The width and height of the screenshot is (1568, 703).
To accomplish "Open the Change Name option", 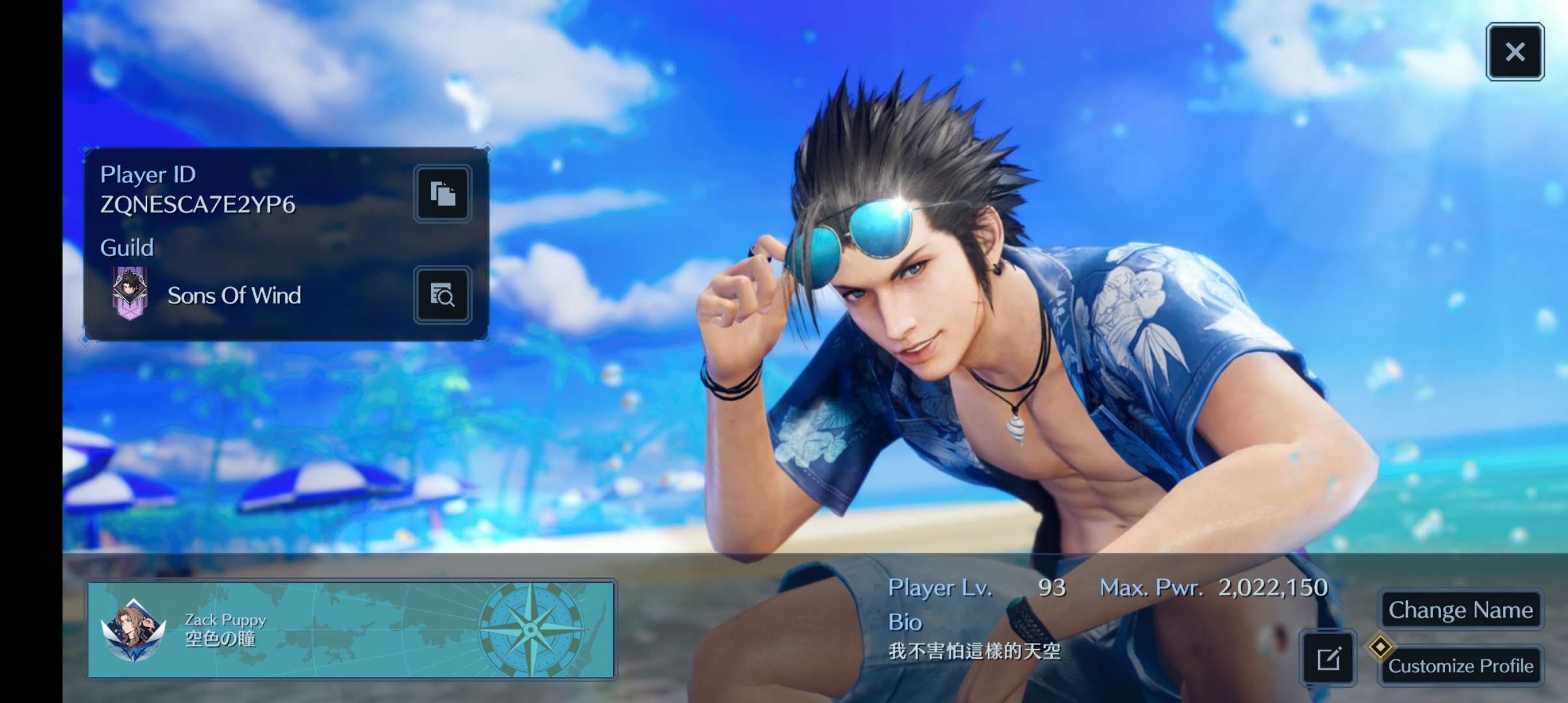I will click(x=1460, y=610).
